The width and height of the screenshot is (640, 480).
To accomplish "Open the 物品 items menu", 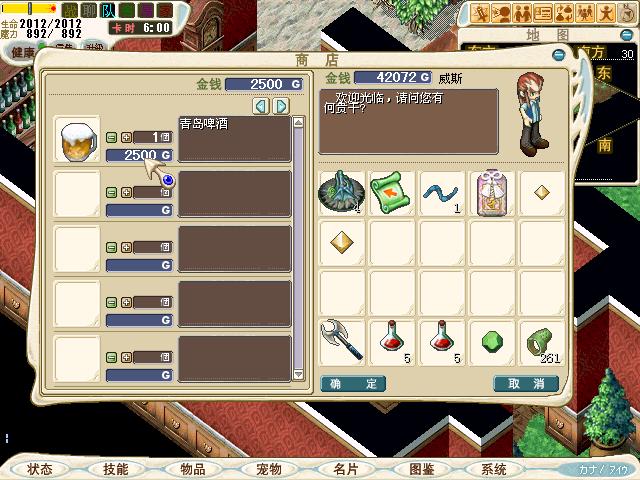I will coord(192,469).
